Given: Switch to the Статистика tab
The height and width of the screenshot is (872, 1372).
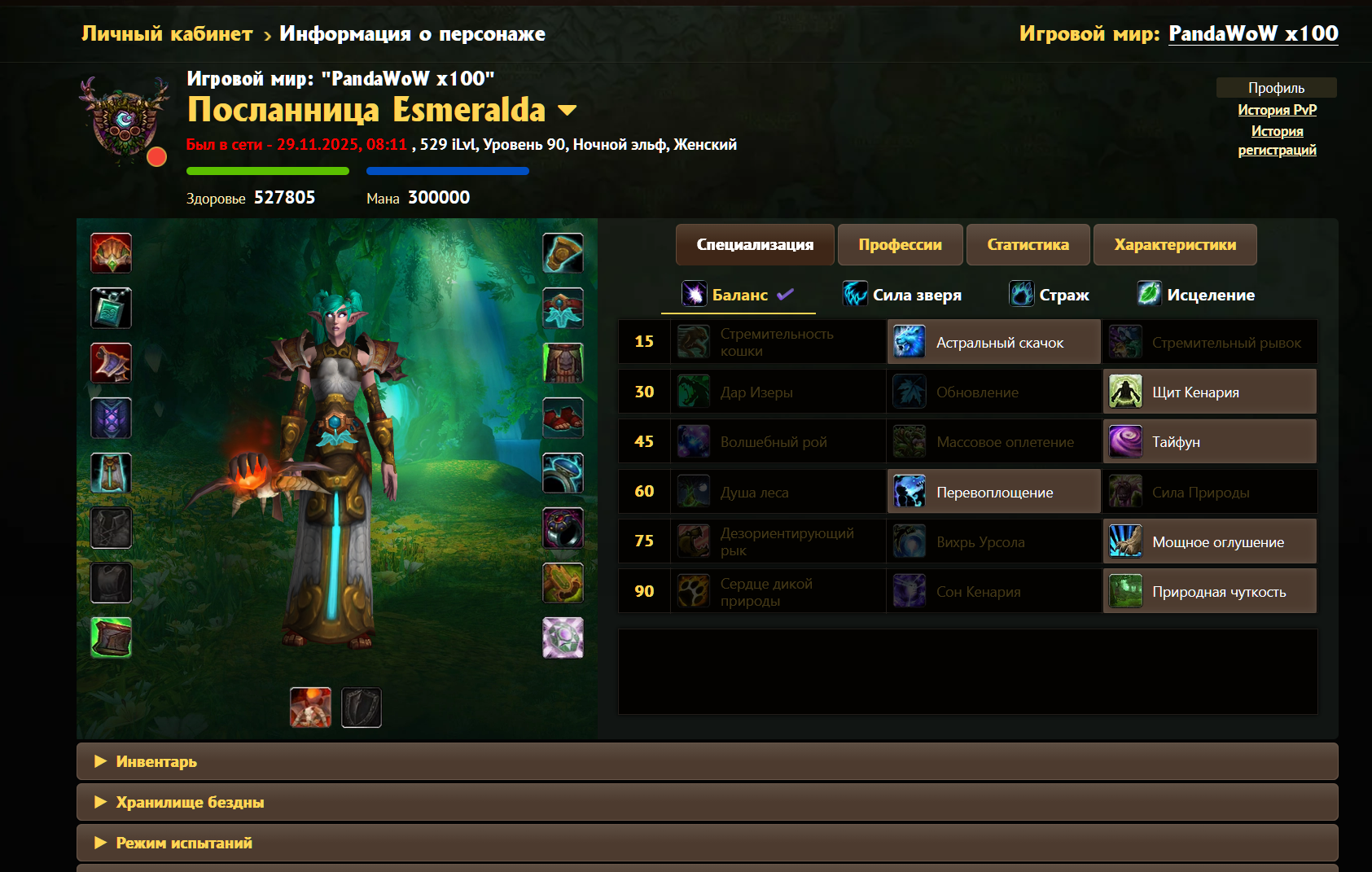Looking at the screenshot, I should click(x=1028, y=245).
